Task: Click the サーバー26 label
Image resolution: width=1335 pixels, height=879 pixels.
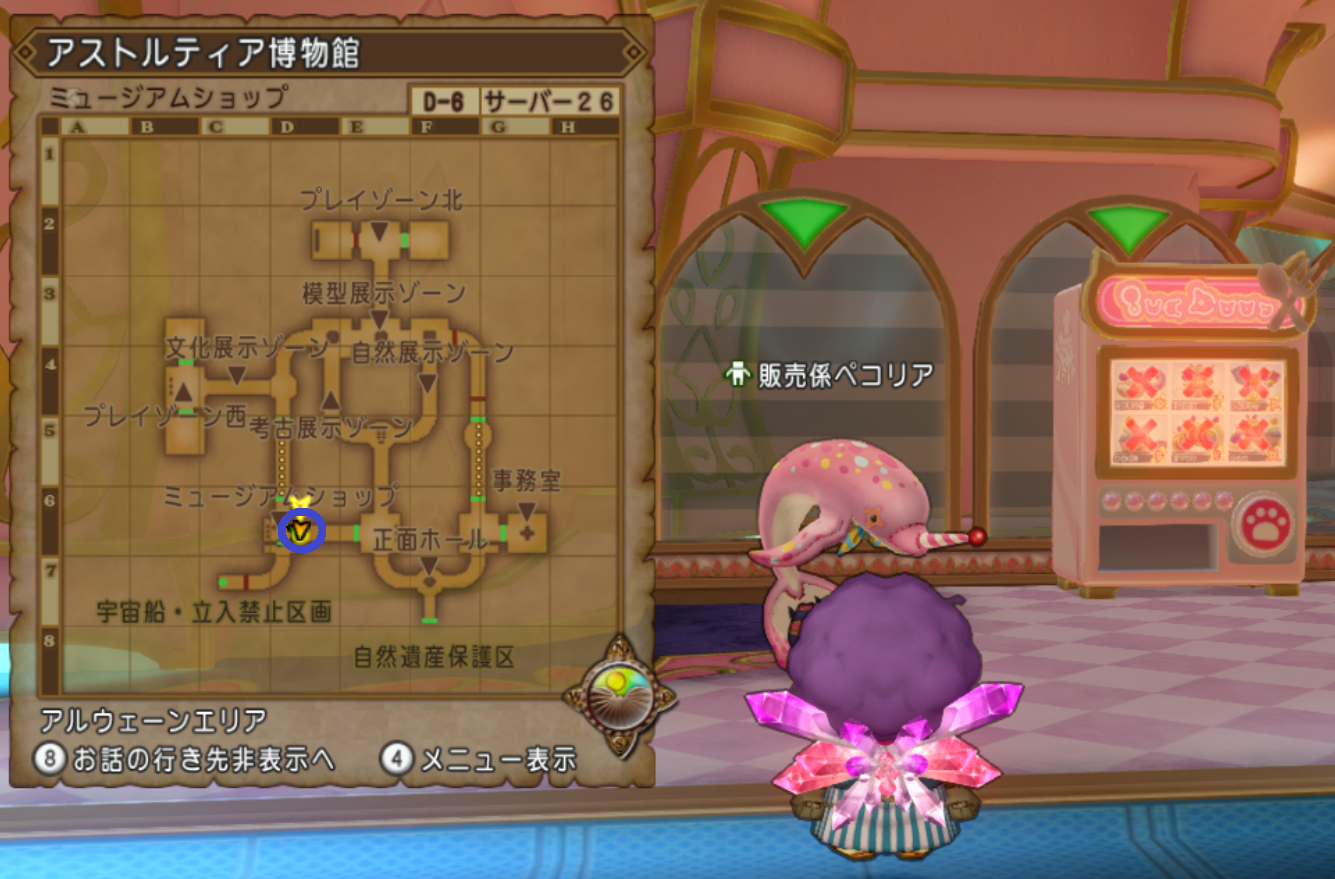Action: pyautogui.click(x=549, y=99)
